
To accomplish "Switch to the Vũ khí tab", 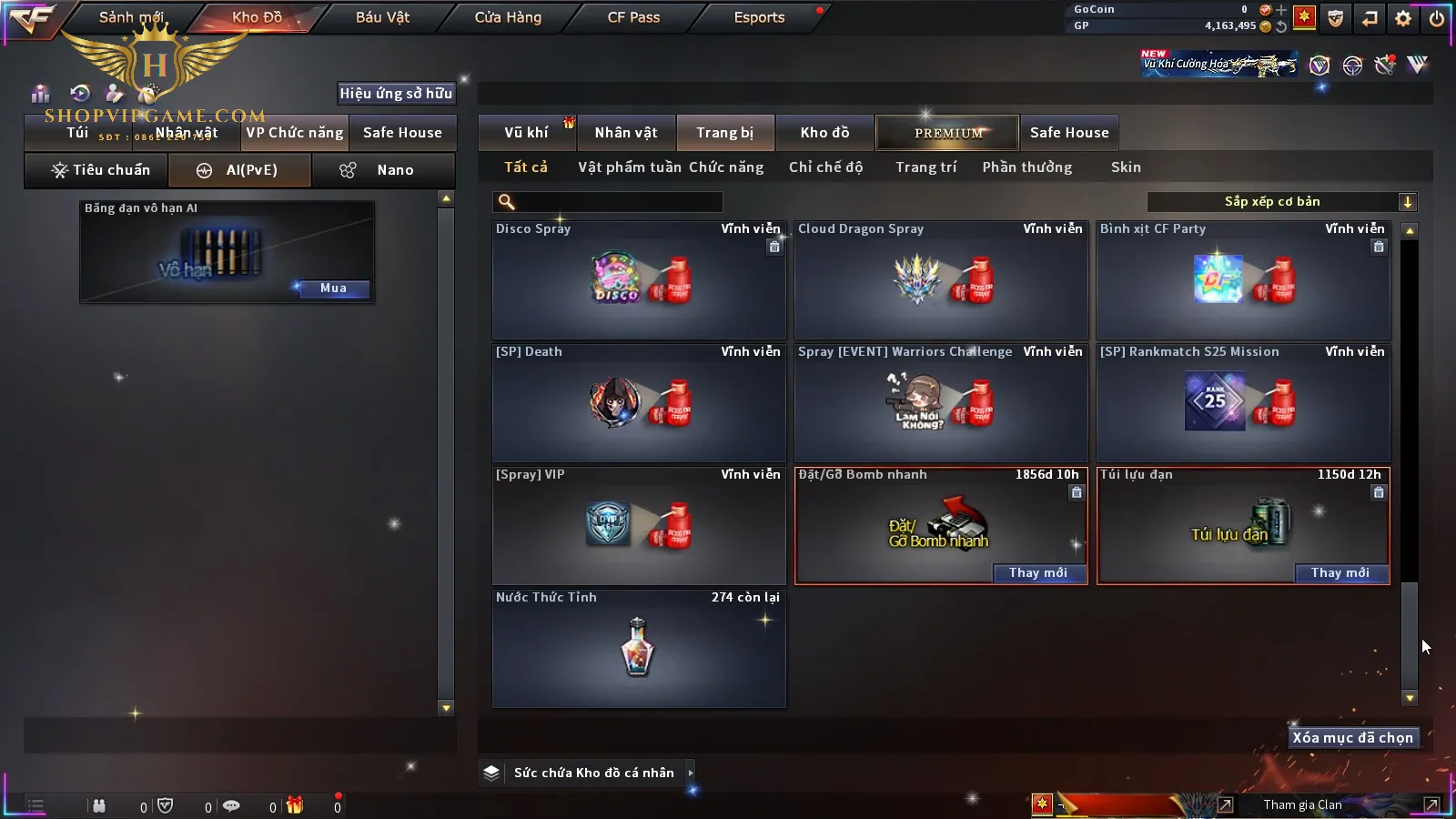I will pos(527,133).
